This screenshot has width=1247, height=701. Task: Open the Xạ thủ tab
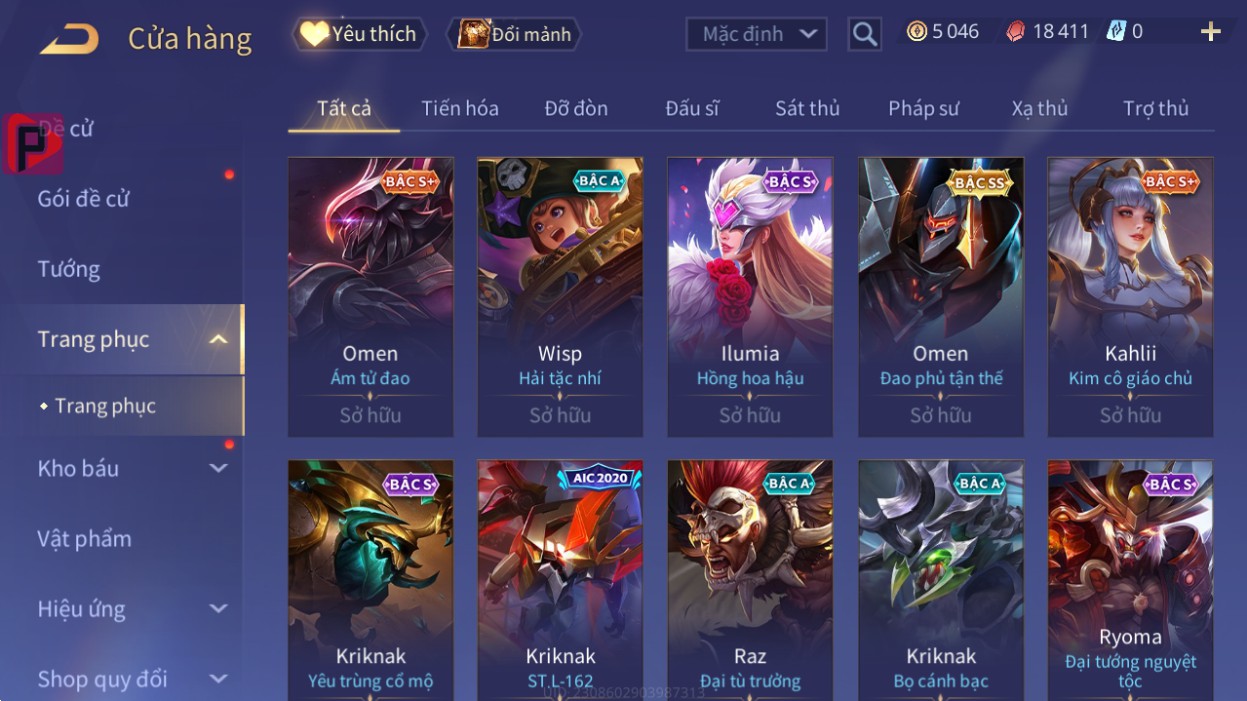pyautogui.click(x=1039, y=108)
